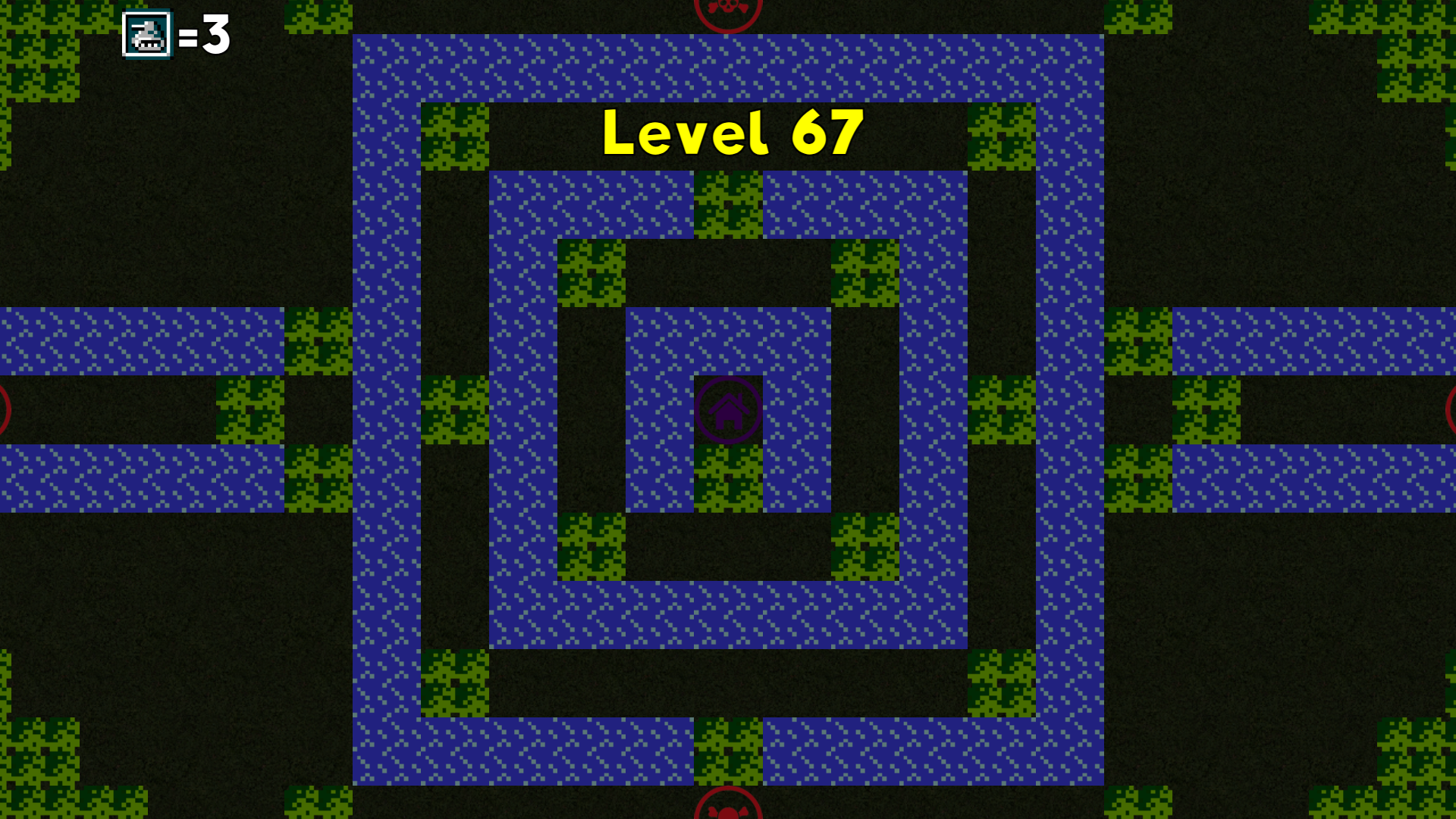
Task: Click the red skull marker at bottom
Action: [x=728, y=811]
